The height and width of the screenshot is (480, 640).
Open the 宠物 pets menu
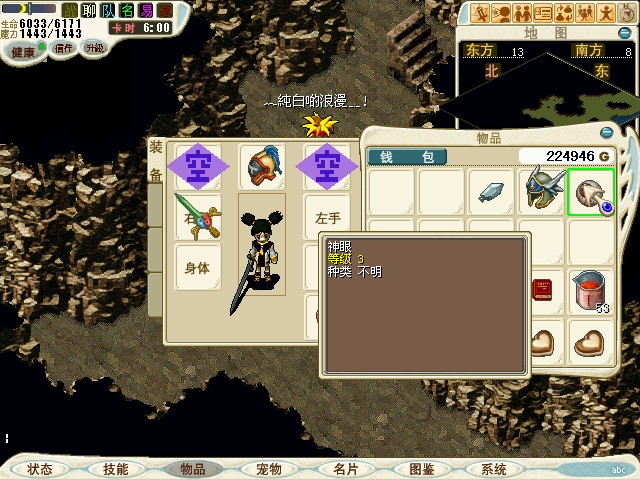point(268,469)
